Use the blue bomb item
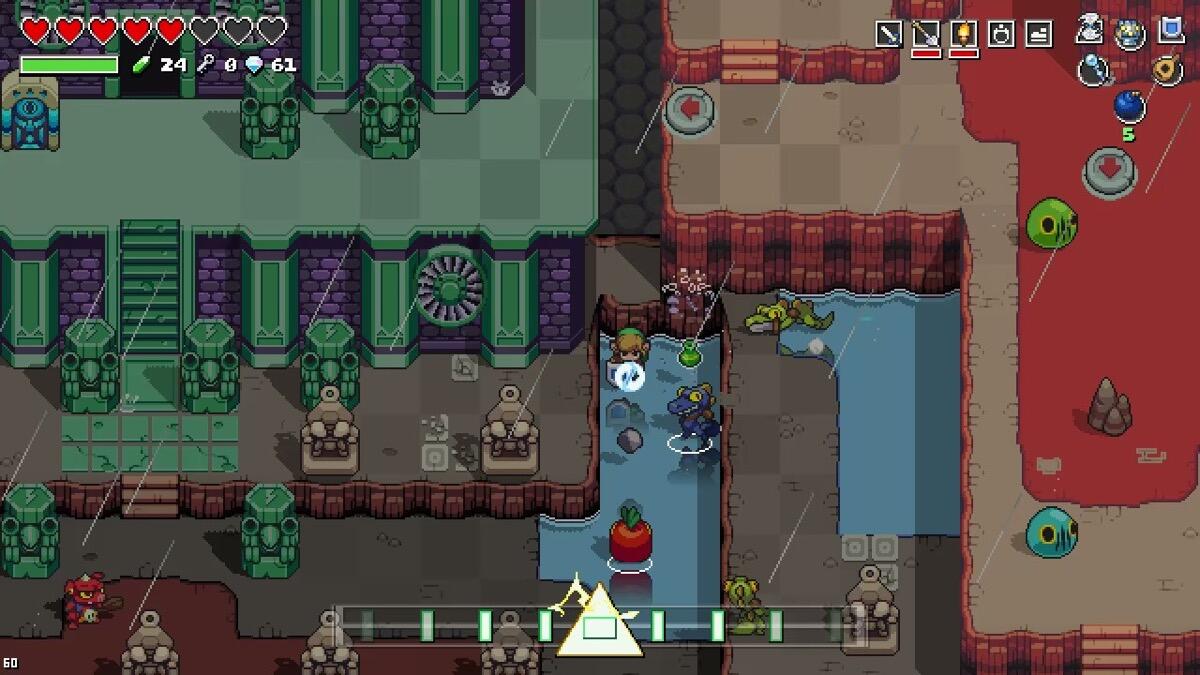 pyautogui.click(x=1128, y=105)
